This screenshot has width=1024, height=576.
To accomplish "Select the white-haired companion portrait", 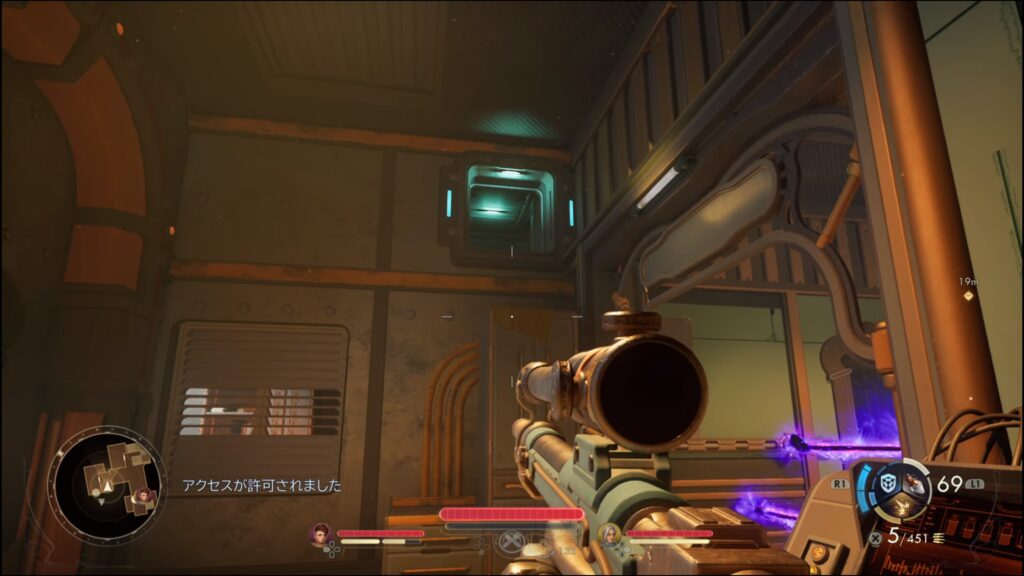I will pyautogui.click(x=608, y=534).
